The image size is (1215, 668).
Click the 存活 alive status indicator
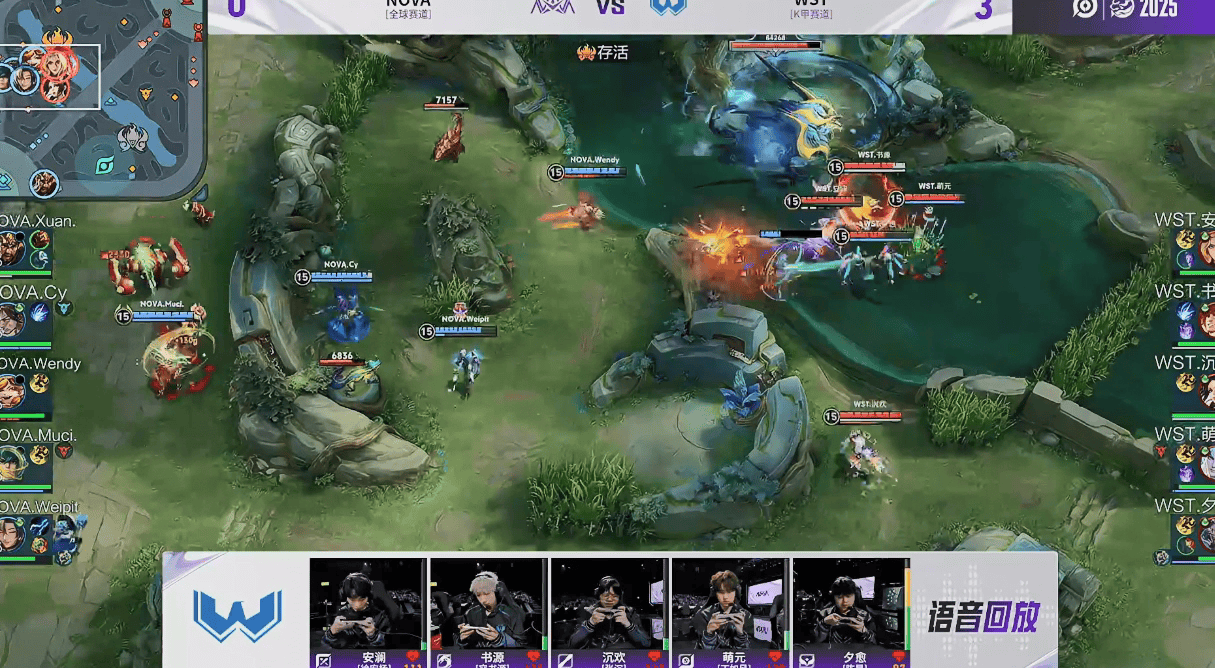(603, 52)
